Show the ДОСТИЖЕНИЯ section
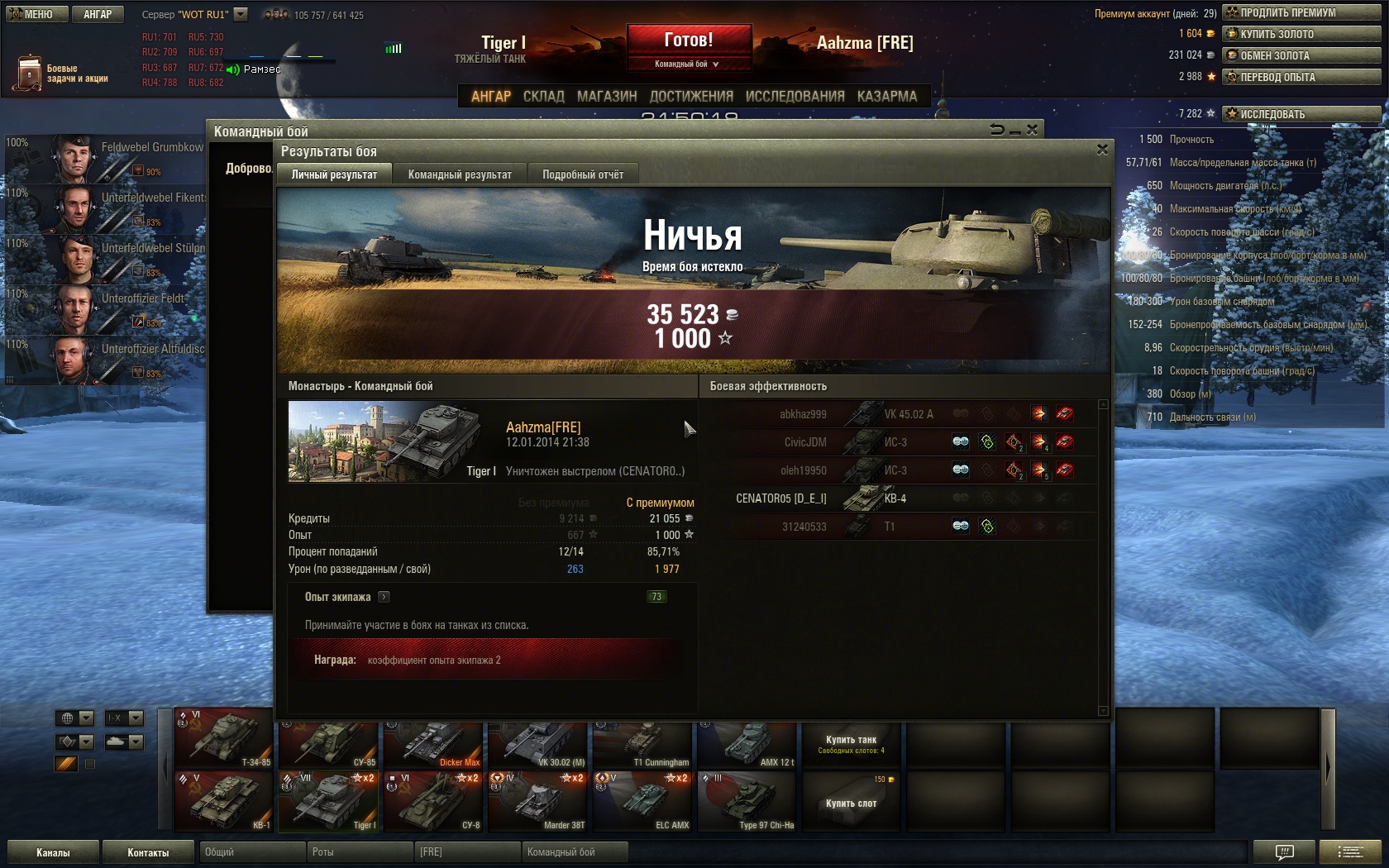Image resolution: width=1389 pixels, height=868 pixels. tap(691, 96)
